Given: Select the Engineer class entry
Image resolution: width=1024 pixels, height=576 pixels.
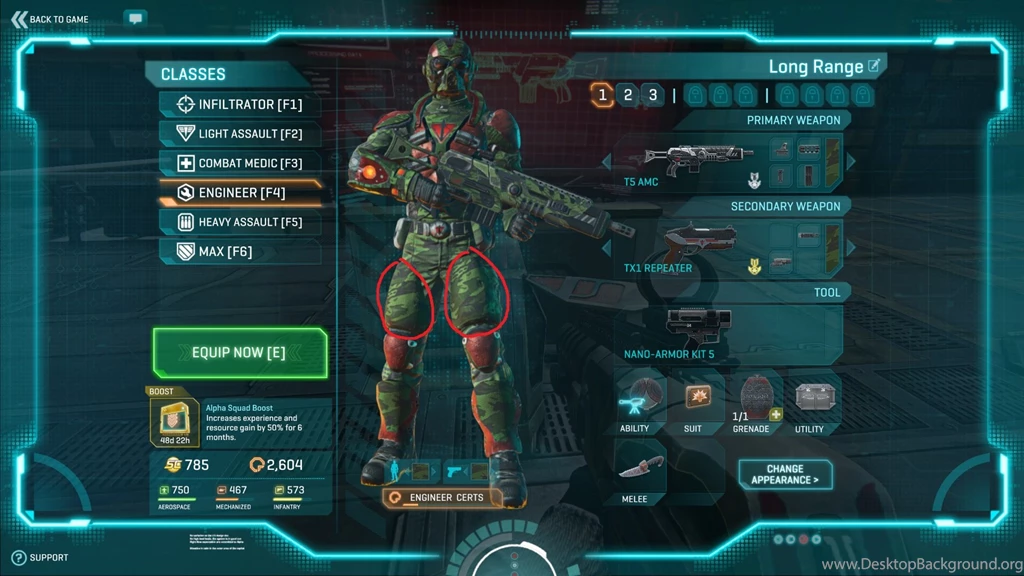Looking at the screenshot, I should tap(239, 192).
